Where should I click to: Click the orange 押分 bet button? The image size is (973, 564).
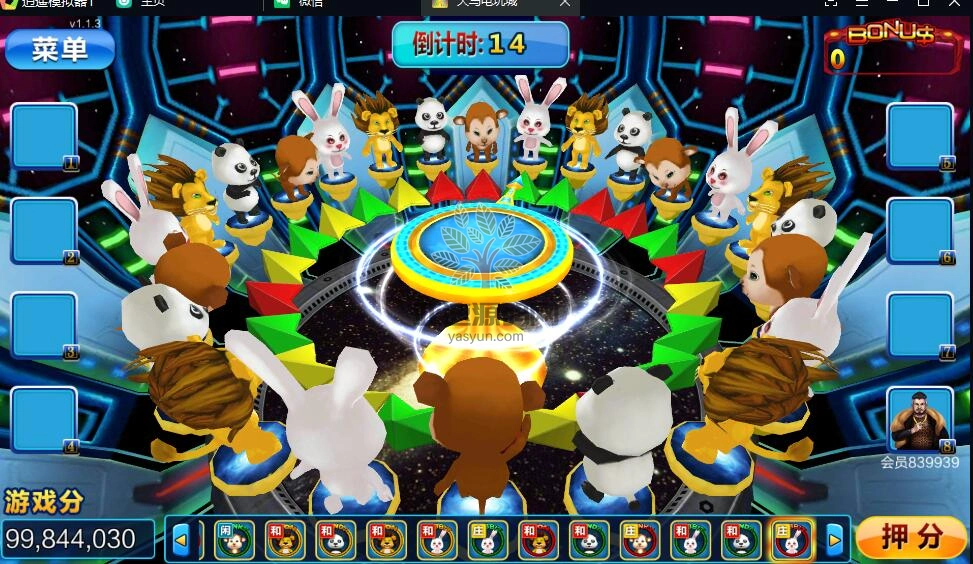(x=911, y=538)
